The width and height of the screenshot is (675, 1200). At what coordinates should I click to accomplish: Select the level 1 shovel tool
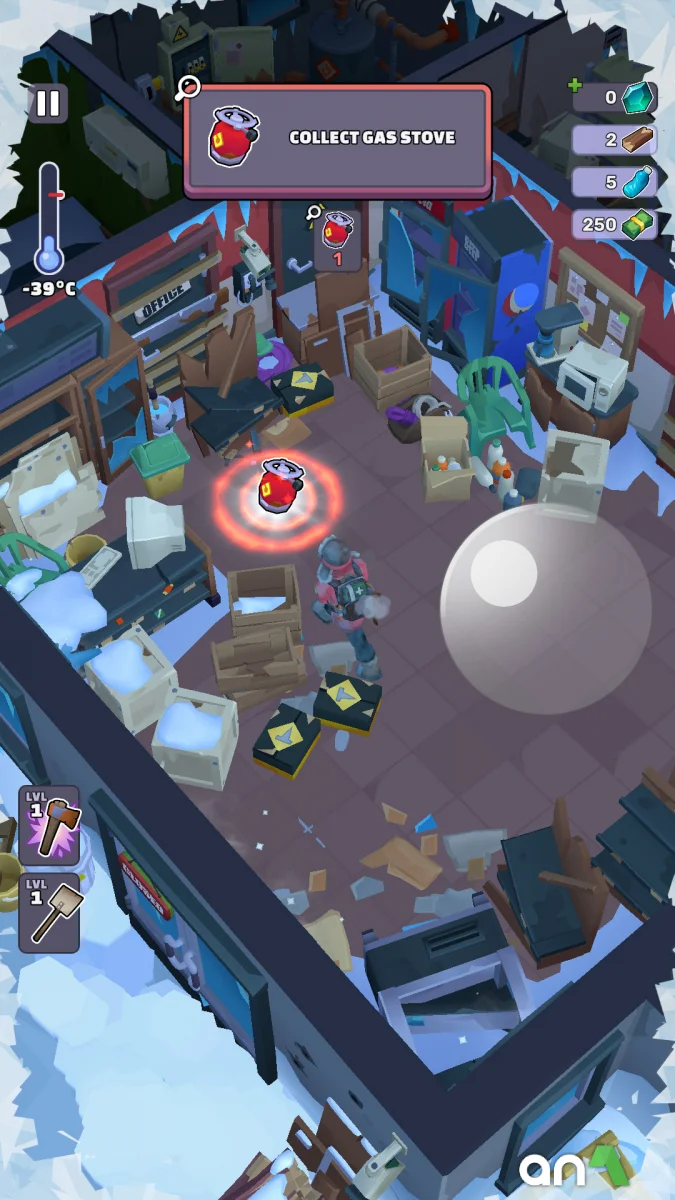pos(49,912)
